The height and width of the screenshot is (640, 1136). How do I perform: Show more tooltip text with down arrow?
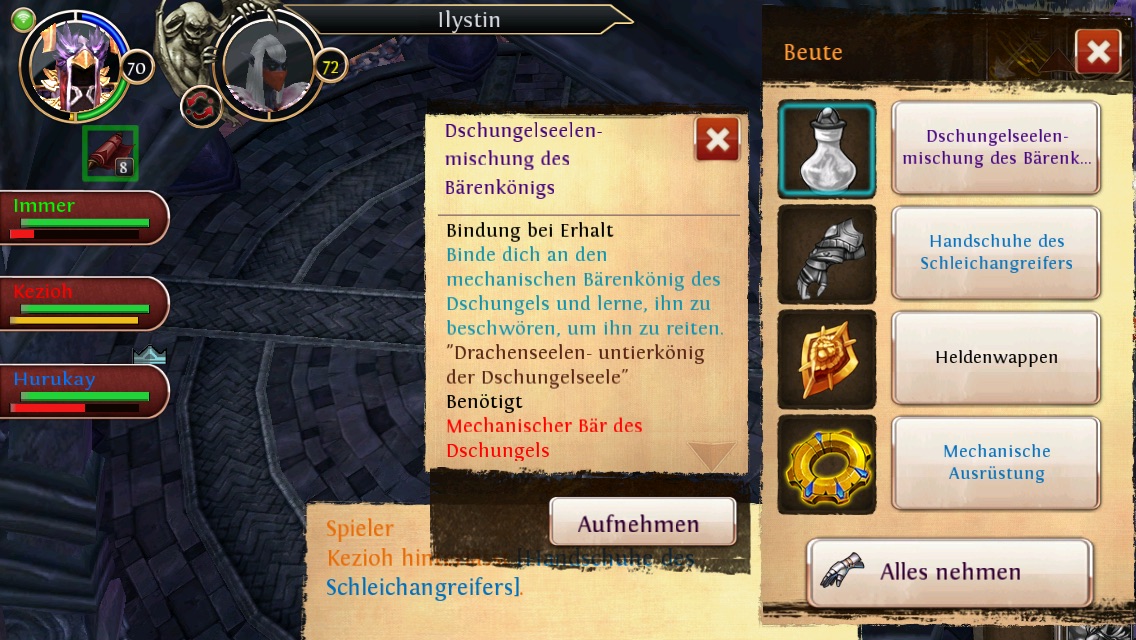(x=712, y=456)
